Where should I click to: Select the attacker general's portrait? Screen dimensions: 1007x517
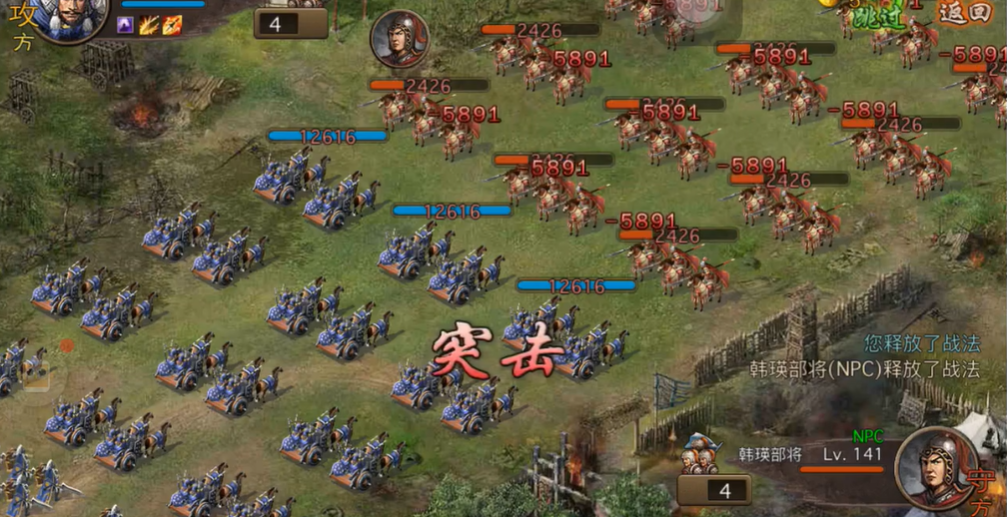[72, 17]
